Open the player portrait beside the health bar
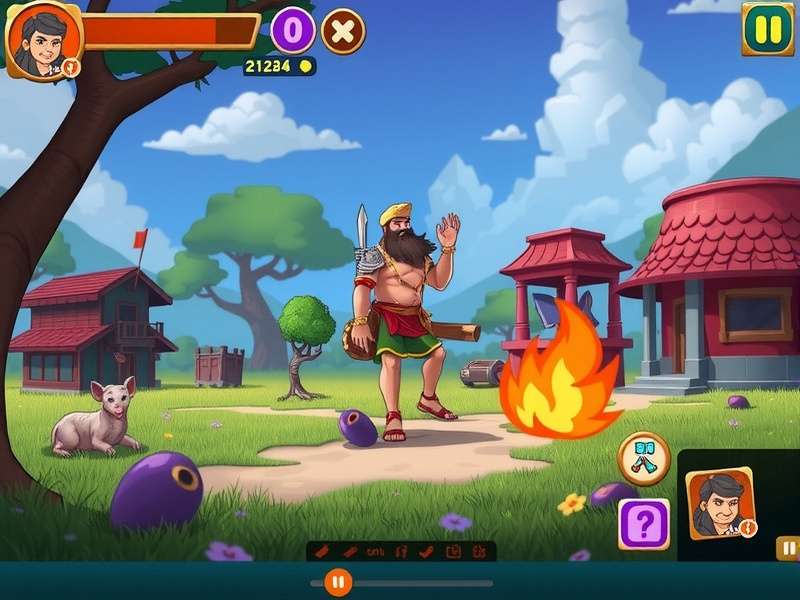This screenshot has width=800, height=600. 43,40
